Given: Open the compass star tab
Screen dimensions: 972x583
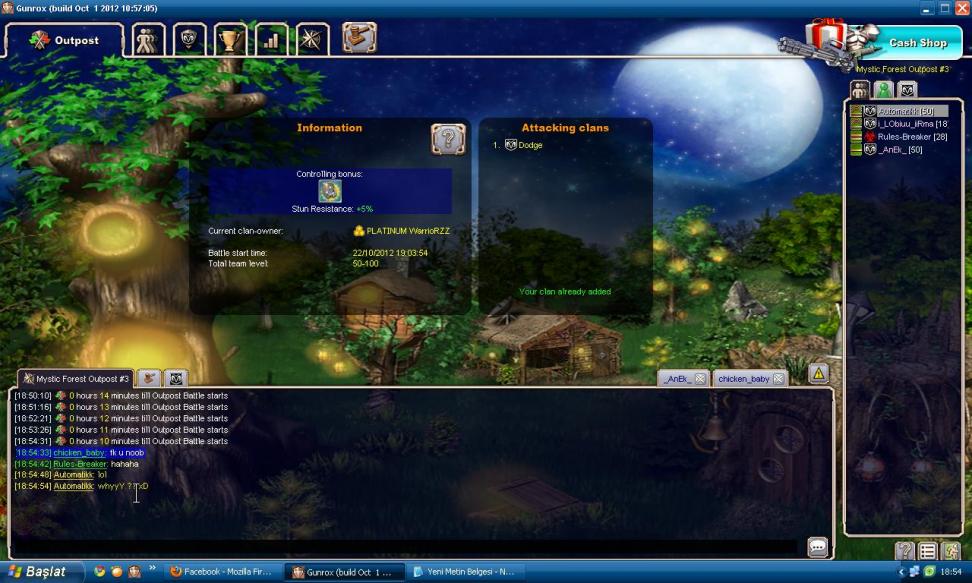Looking at the screenshot, I should (x=312, y=40).
